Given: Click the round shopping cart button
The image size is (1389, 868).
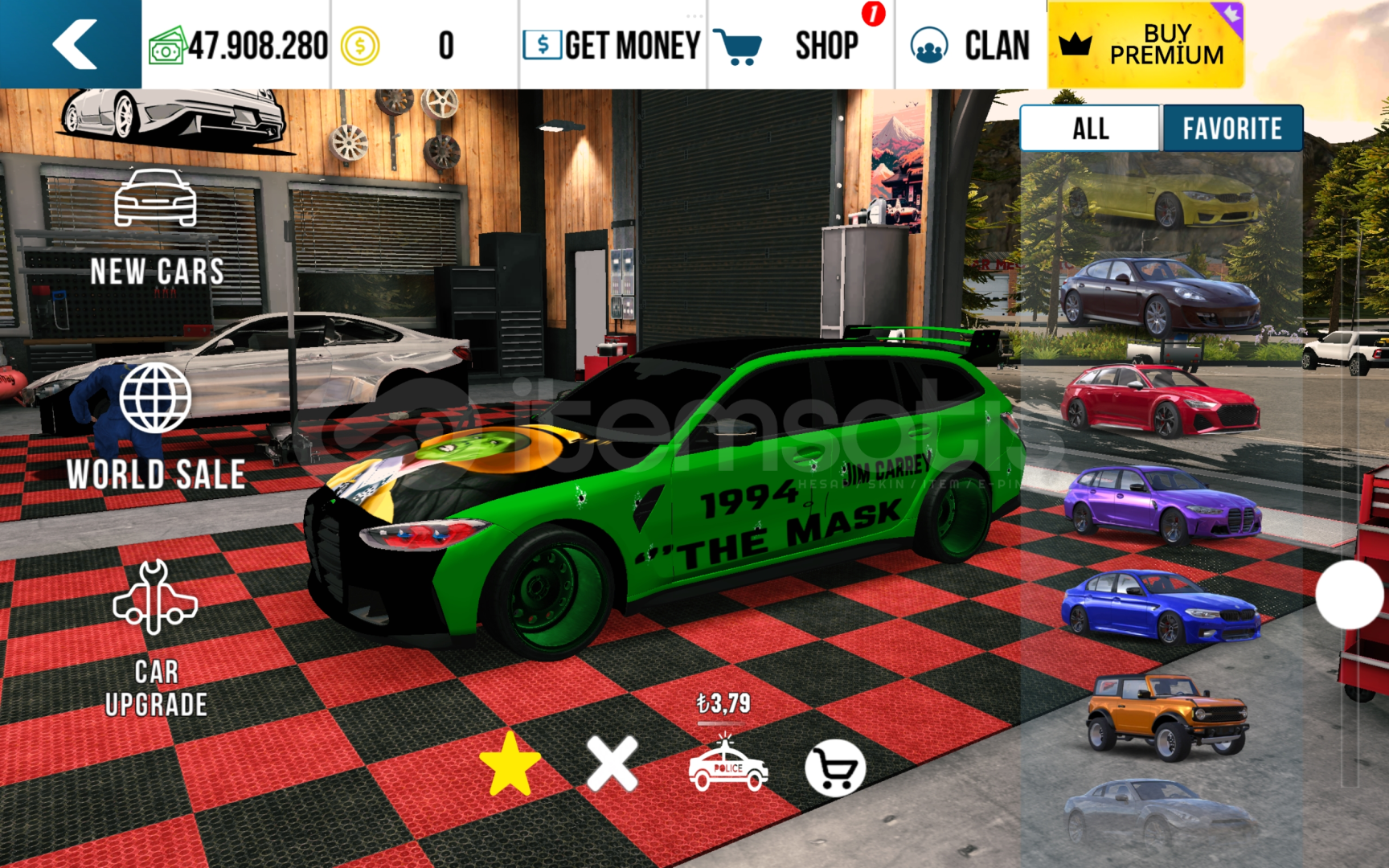Looking at the screenshot, I should tap(835, 768).
